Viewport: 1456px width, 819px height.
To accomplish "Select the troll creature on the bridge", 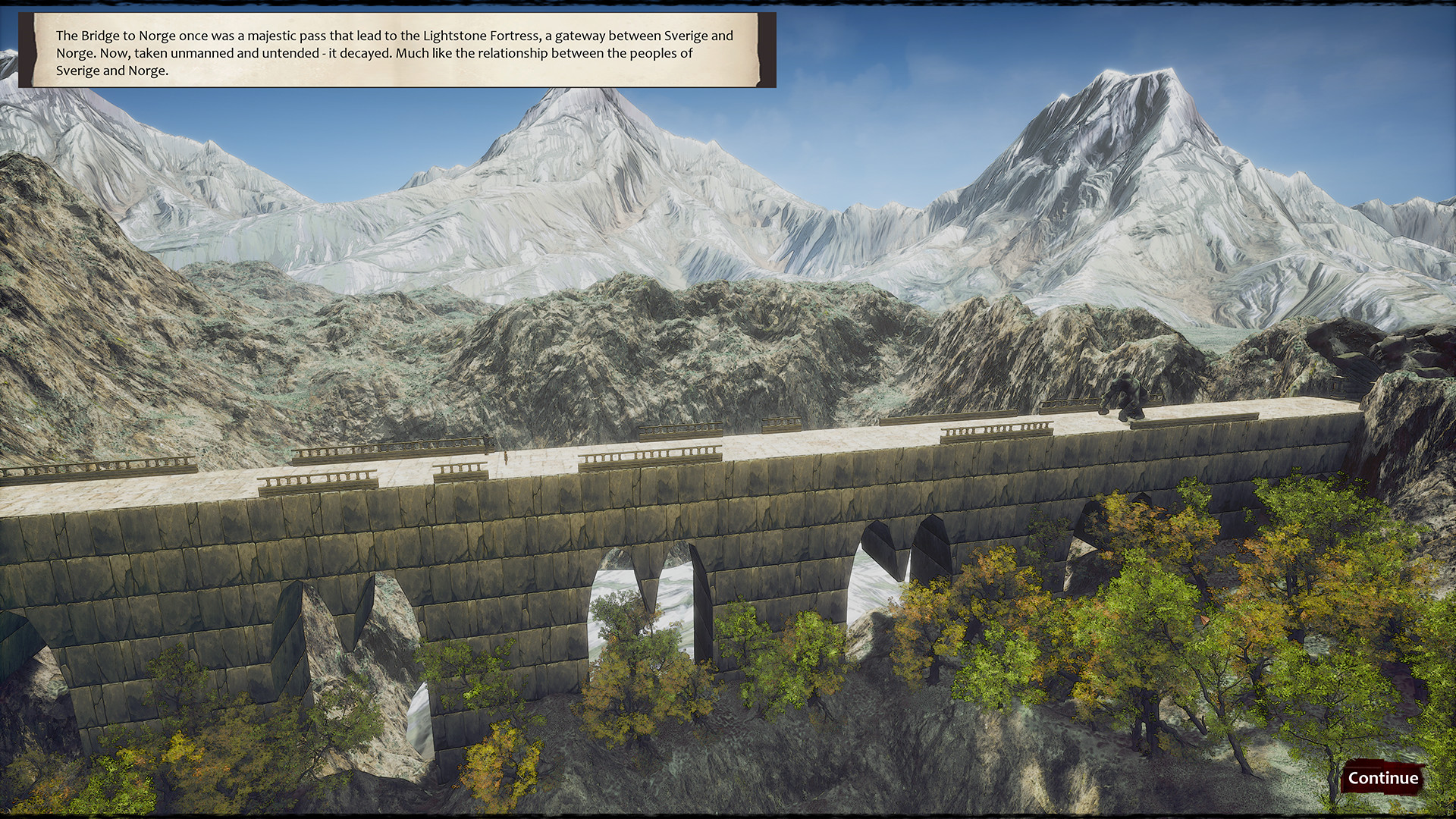I will click(1126, 396).
